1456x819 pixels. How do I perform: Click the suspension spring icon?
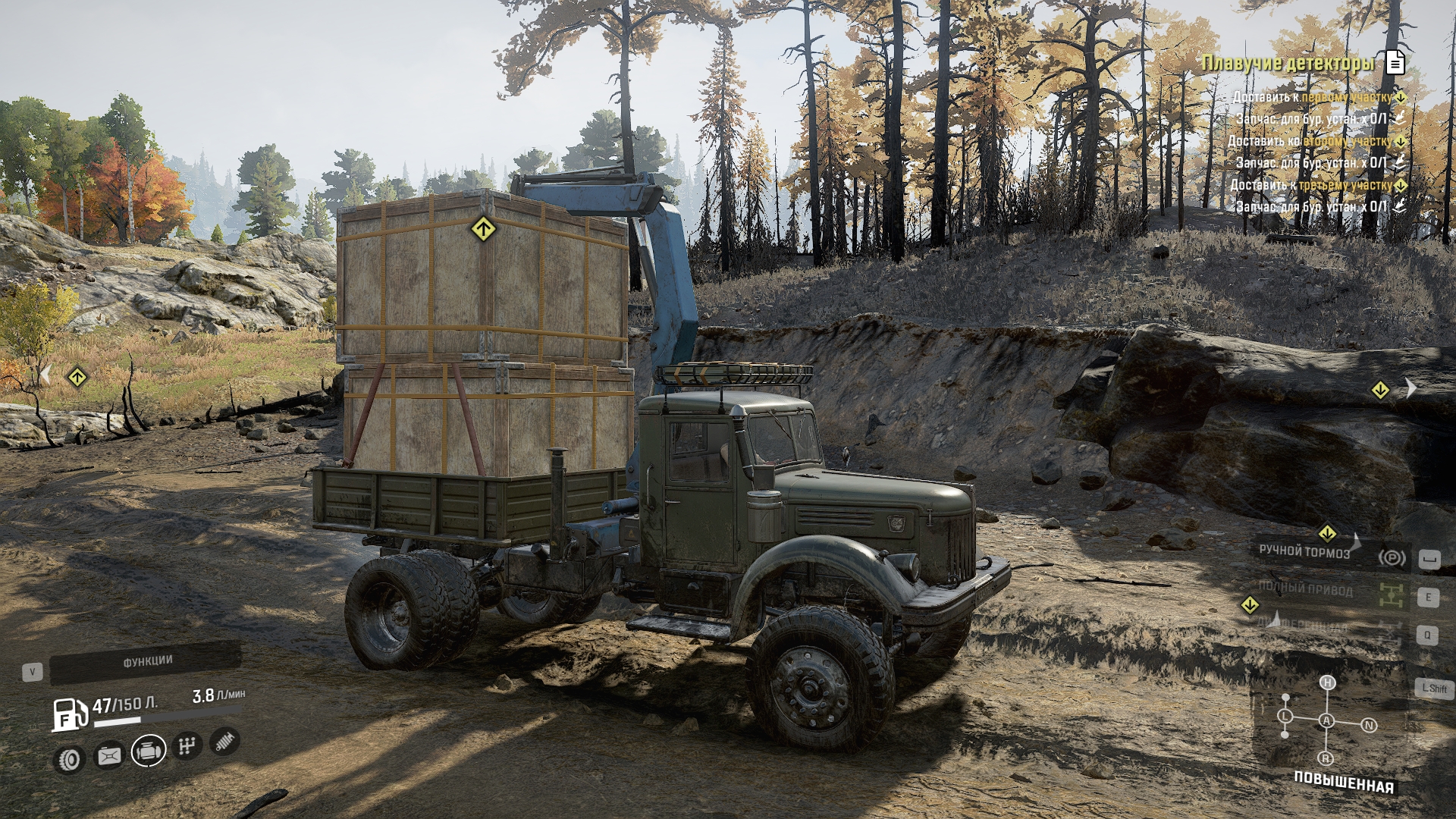pyautogui.click(x=224, y=741)
